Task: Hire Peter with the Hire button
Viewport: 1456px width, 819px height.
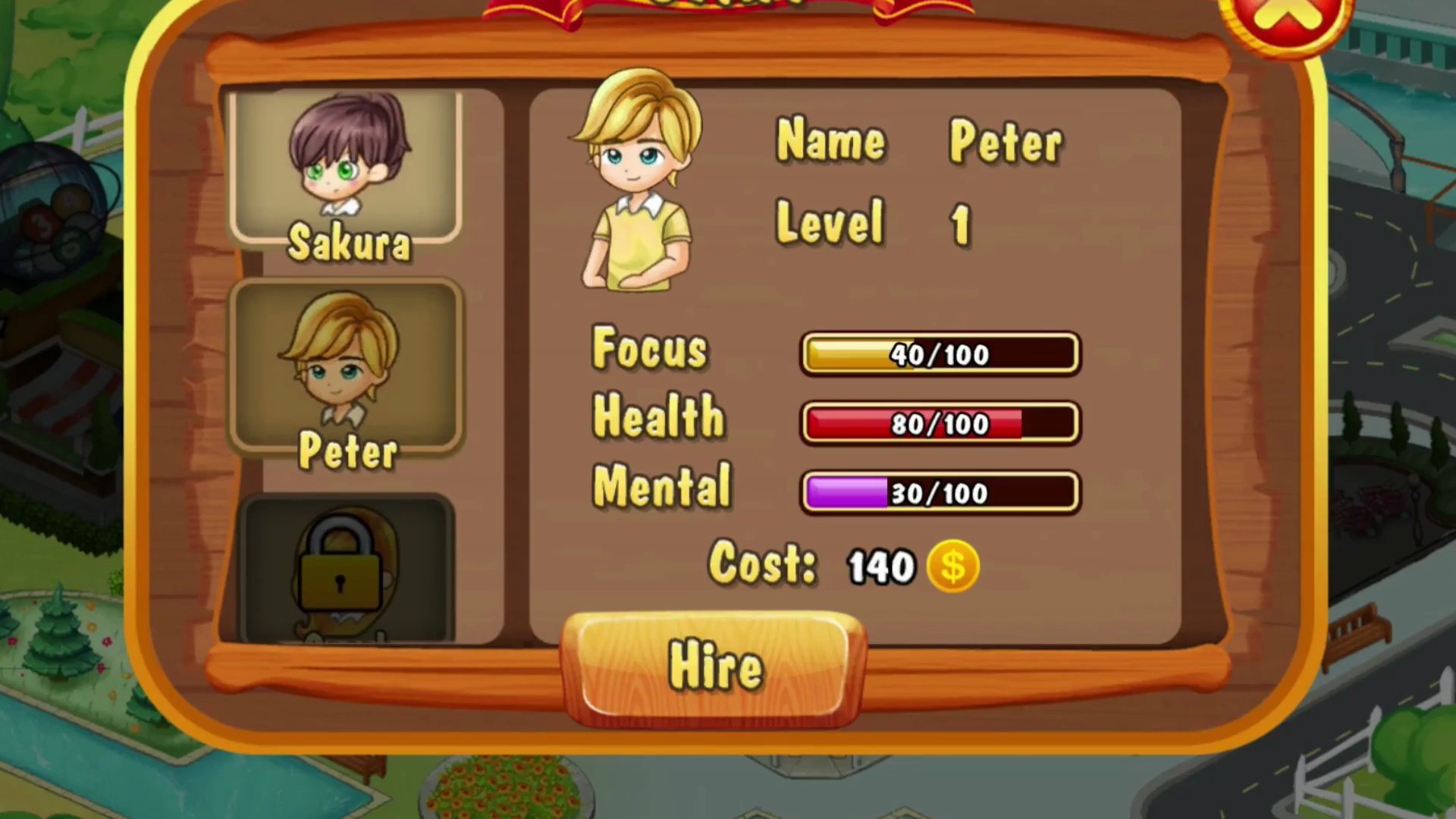Action: pos(714,666)
